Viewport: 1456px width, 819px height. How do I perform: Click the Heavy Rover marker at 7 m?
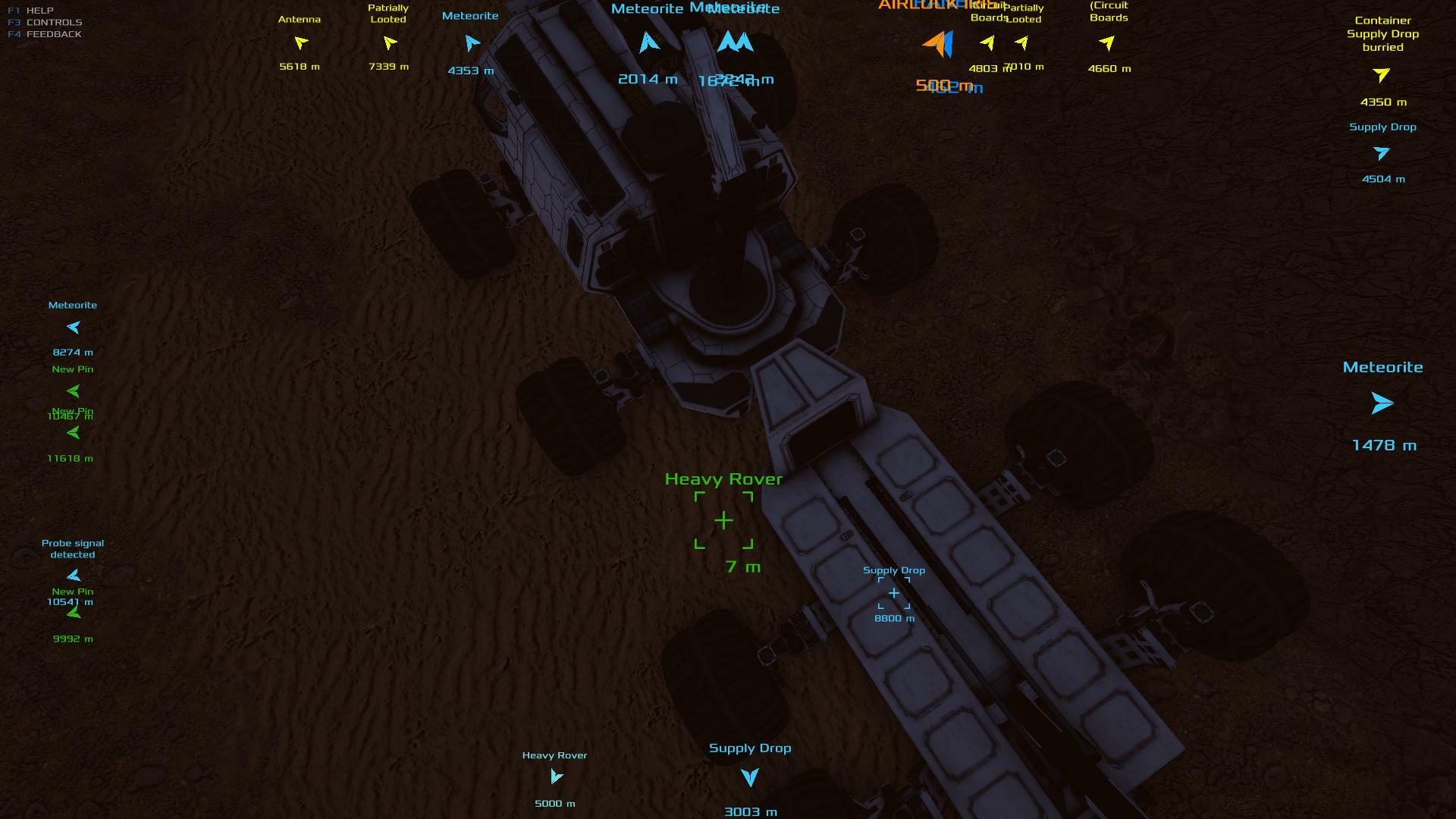723,520
